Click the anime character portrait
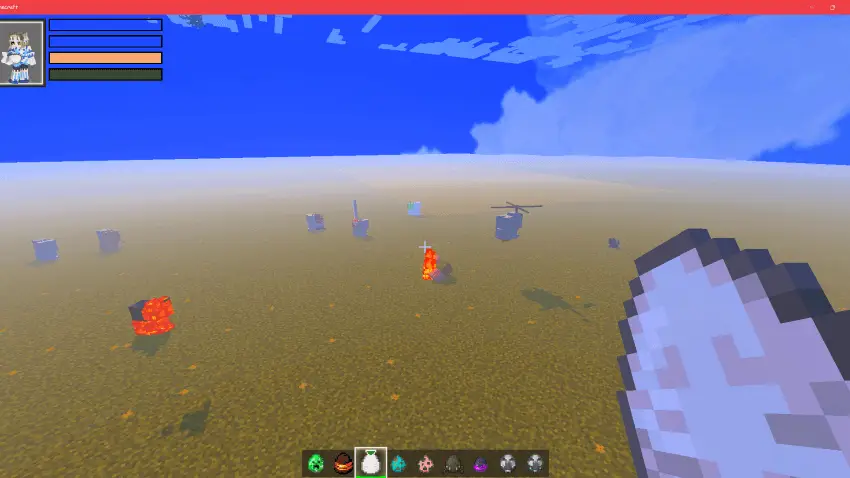 pyautogui.click(x=22, y=53)
